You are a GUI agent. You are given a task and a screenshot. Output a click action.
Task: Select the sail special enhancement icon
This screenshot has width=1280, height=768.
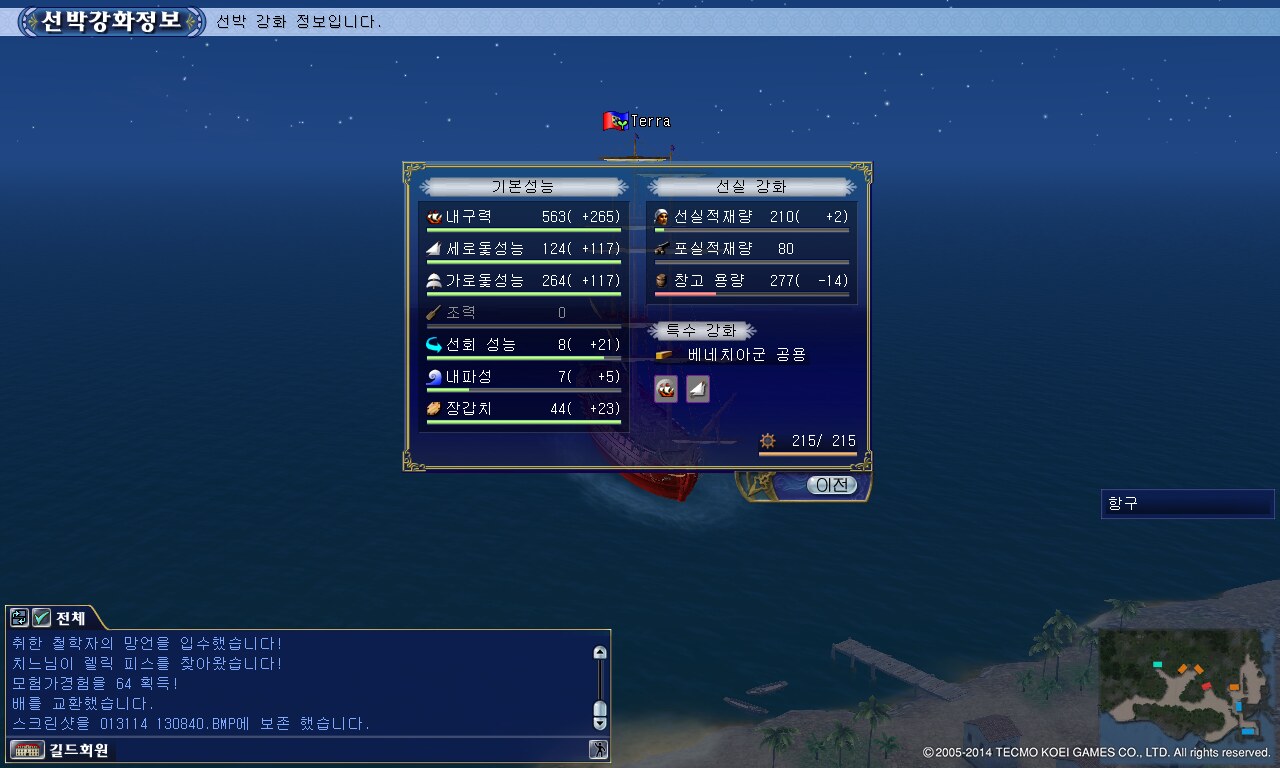coord(698,390)
